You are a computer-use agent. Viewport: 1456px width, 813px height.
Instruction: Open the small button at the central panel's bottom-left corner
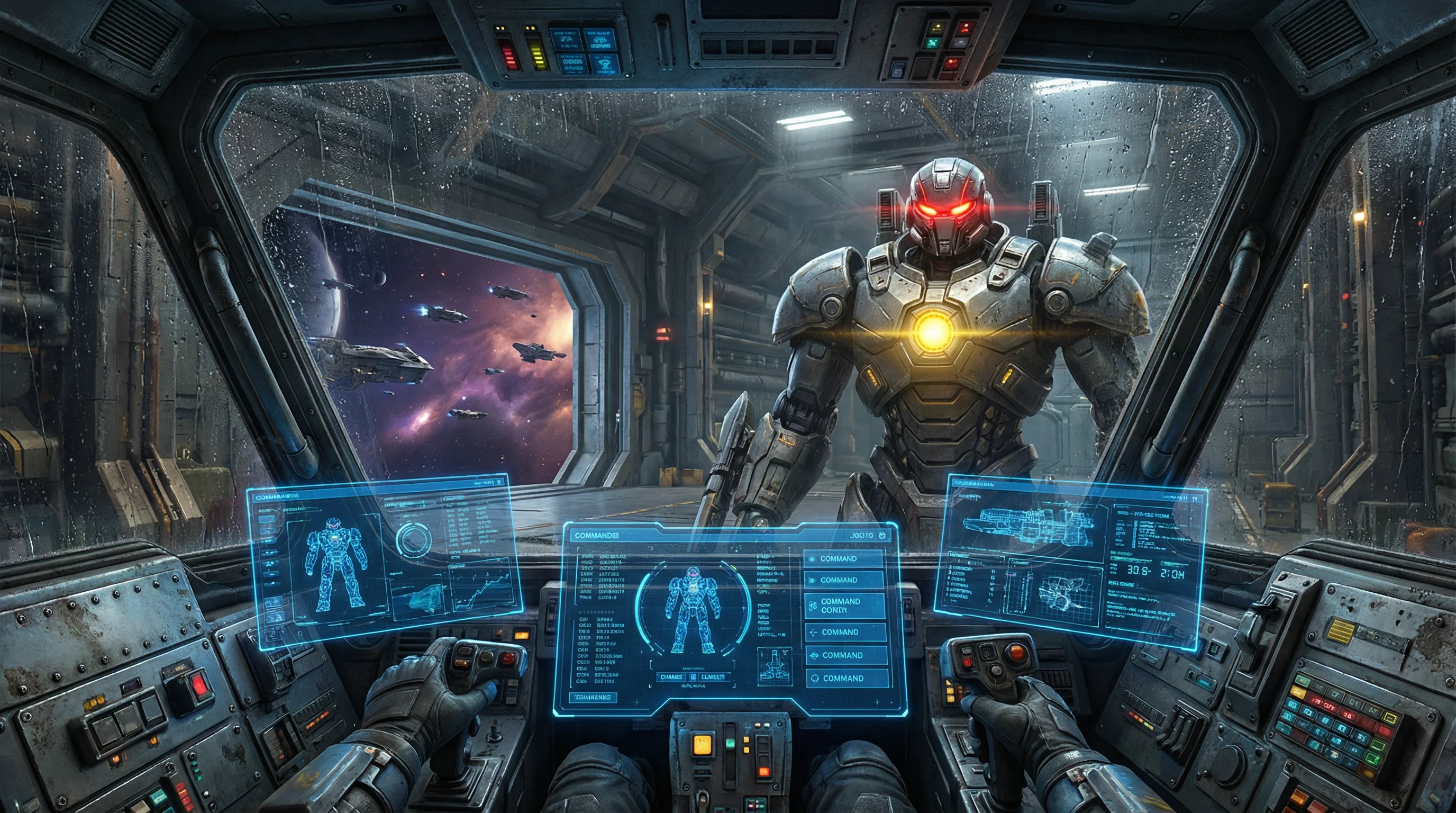pos(593,697)
